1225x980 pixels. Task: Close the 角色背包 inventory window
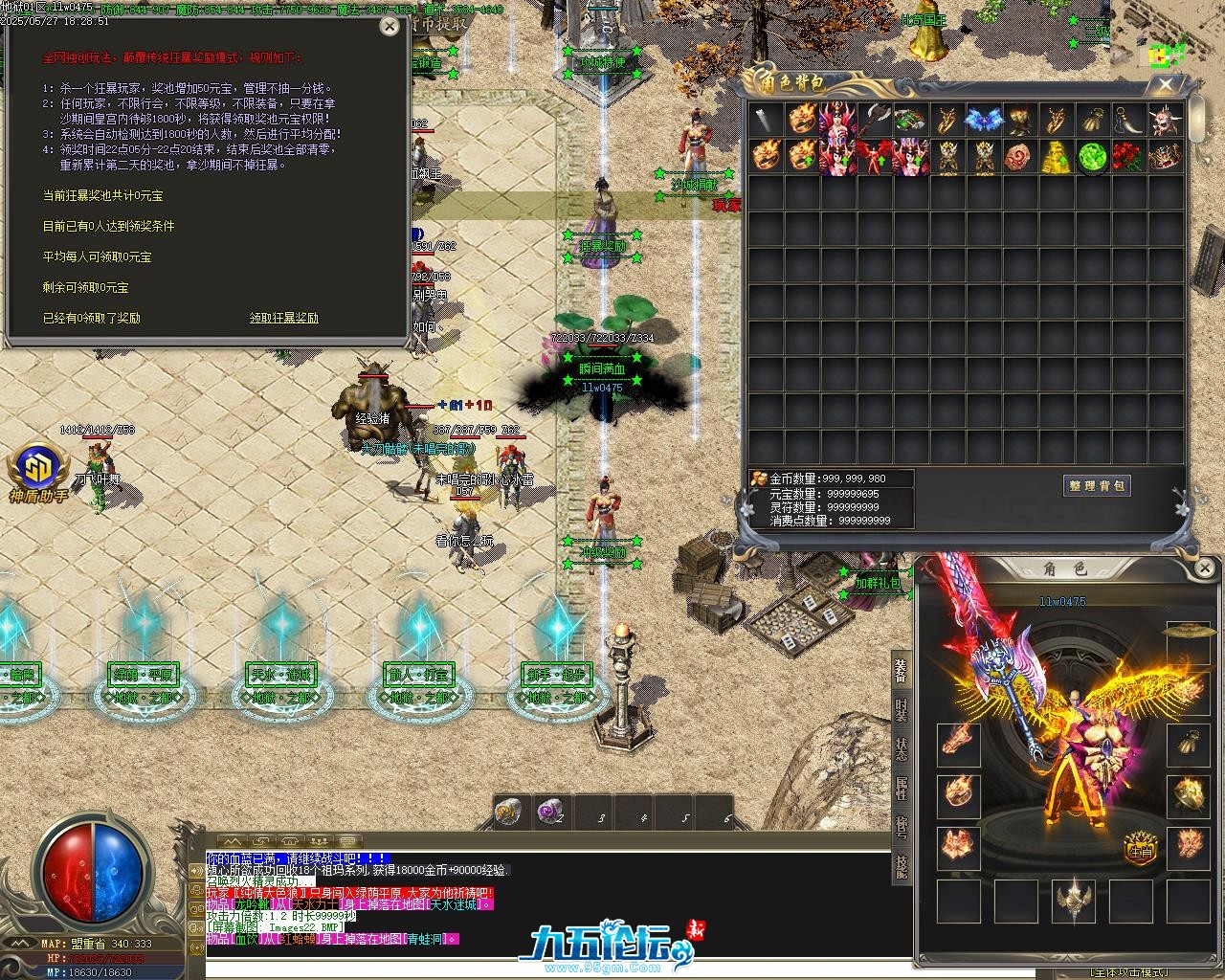point(1166,85)
